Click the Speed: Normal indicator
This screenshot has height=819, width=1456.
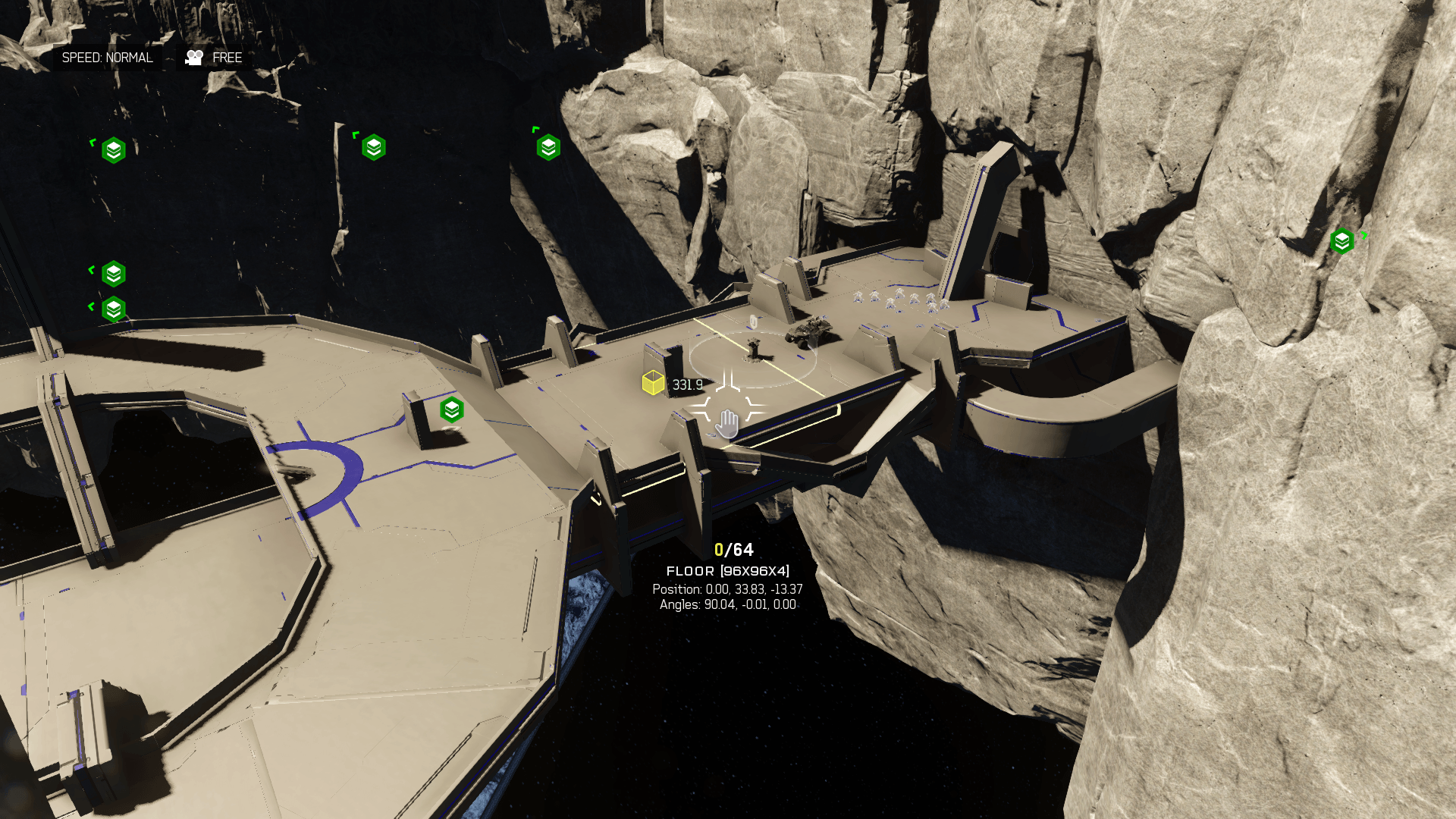click(x=107, y=58)
